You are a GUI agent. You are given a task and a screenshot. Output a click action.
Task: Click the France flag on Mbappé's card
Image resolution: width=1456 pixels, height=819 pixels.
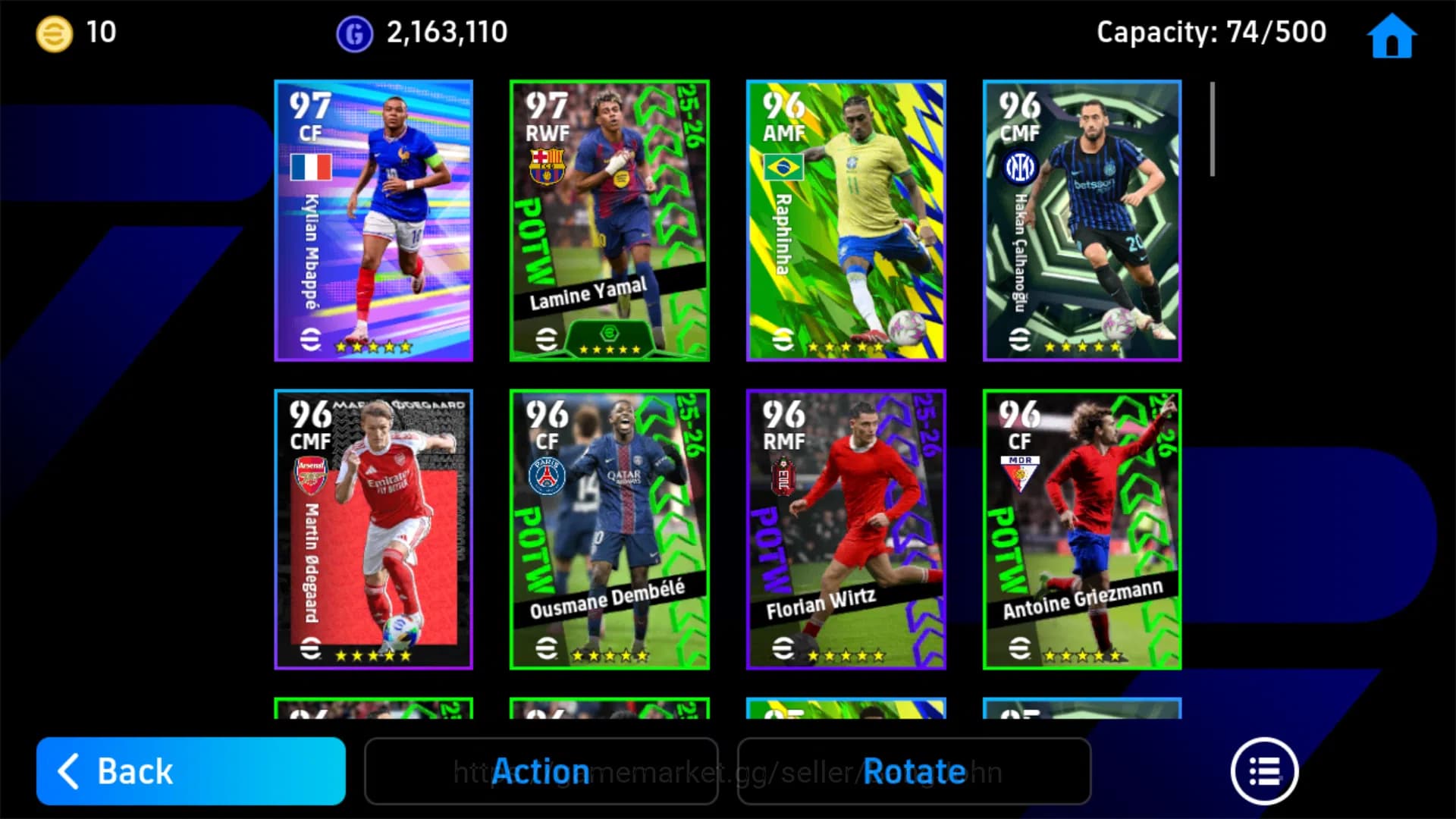(x=312, y=167)
